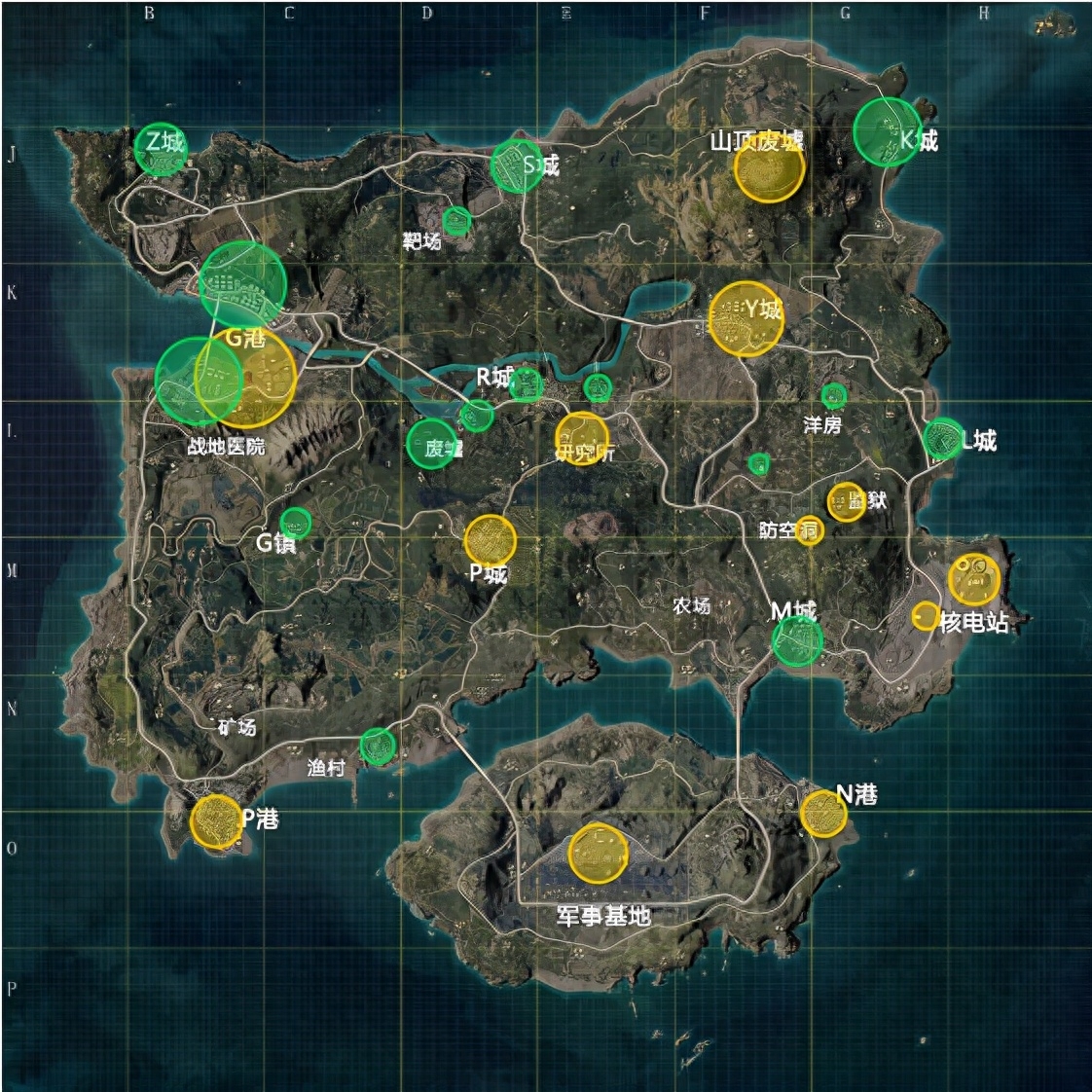Pick the Y城 yellow marker
The image size is (1092, 1092).
point(746,318)
